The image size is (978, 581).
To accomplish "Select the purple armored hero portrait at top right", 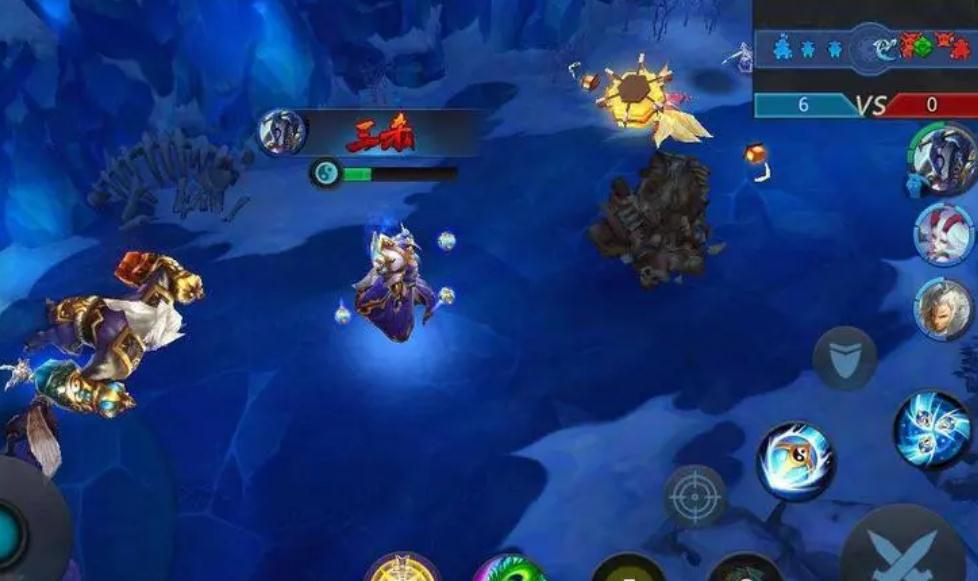I will point(942,158).
